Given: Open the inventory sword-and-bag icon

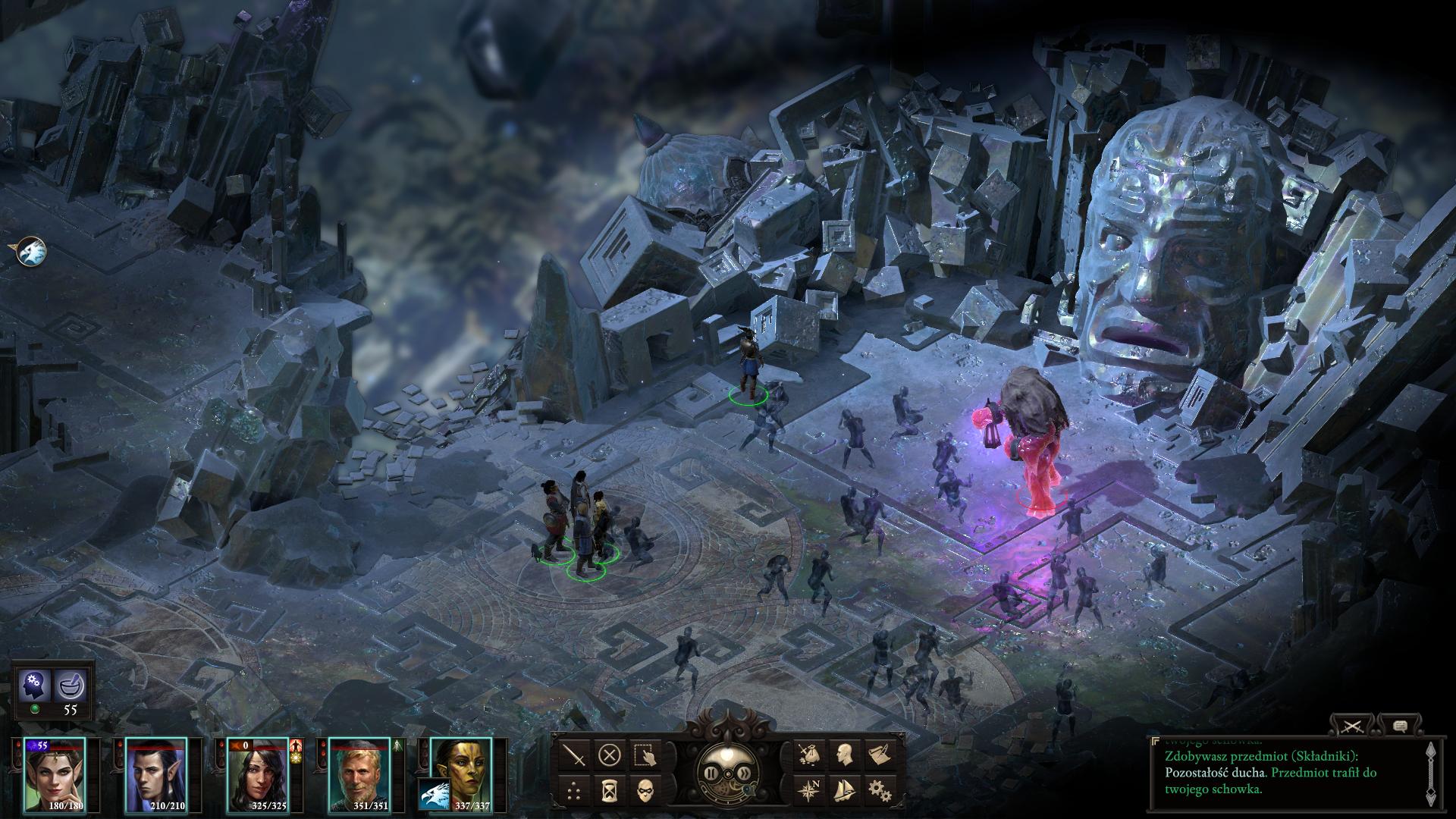Looking at the screenshot, I should [x=808, y=755].
